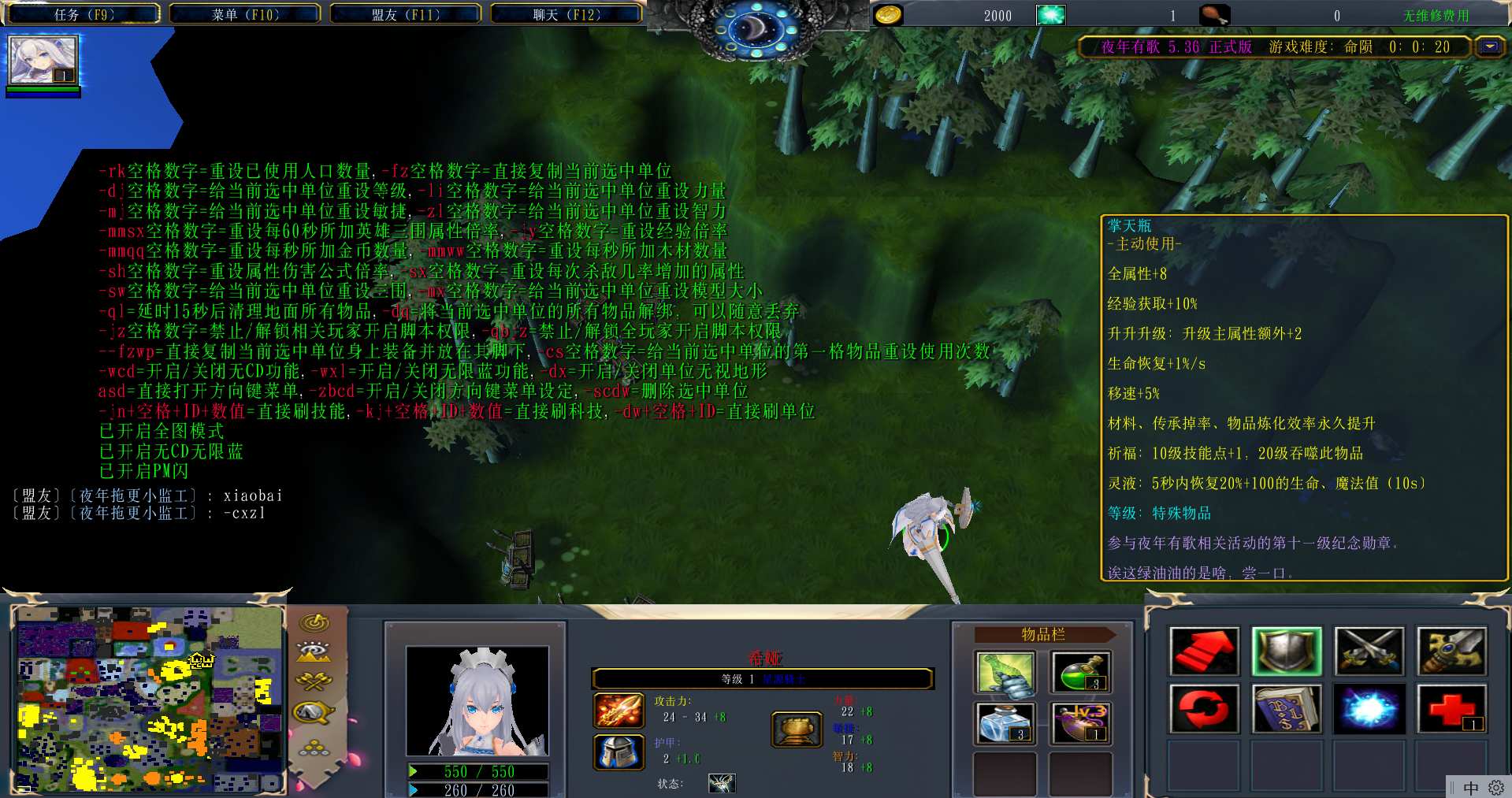
Task: Toggle minimap creep camp display button
Action: [x=314, y=712]
